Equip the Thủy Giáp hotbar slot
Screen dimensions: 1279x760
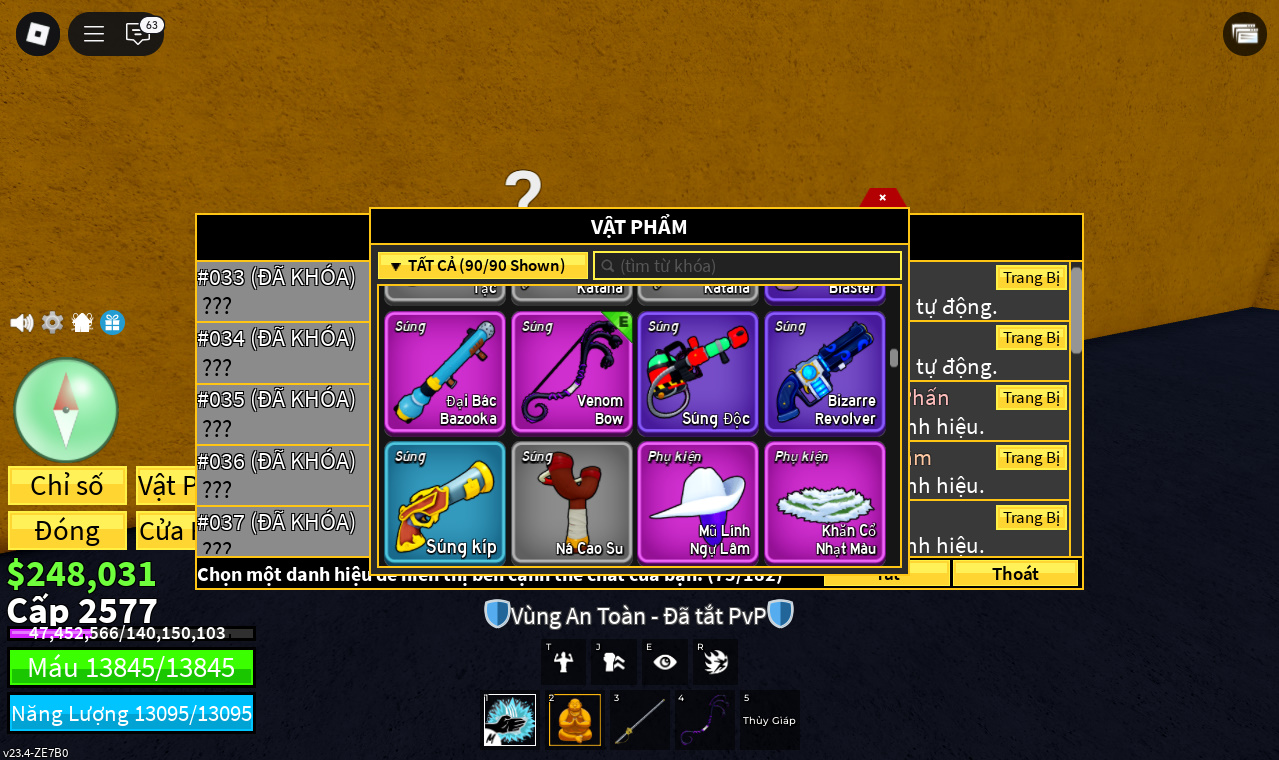(769, 720)
